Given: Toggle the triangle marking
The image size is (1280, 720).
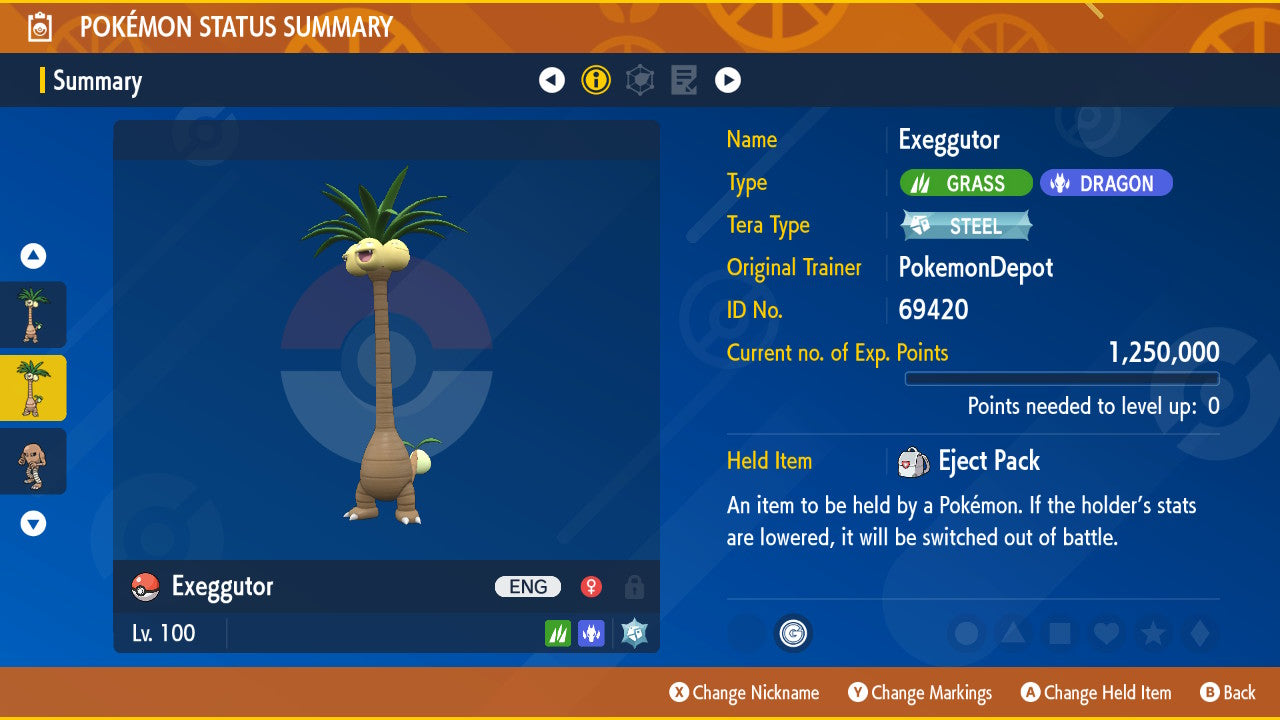Looking at the screenshot, I should click(x=1013, y=633).
